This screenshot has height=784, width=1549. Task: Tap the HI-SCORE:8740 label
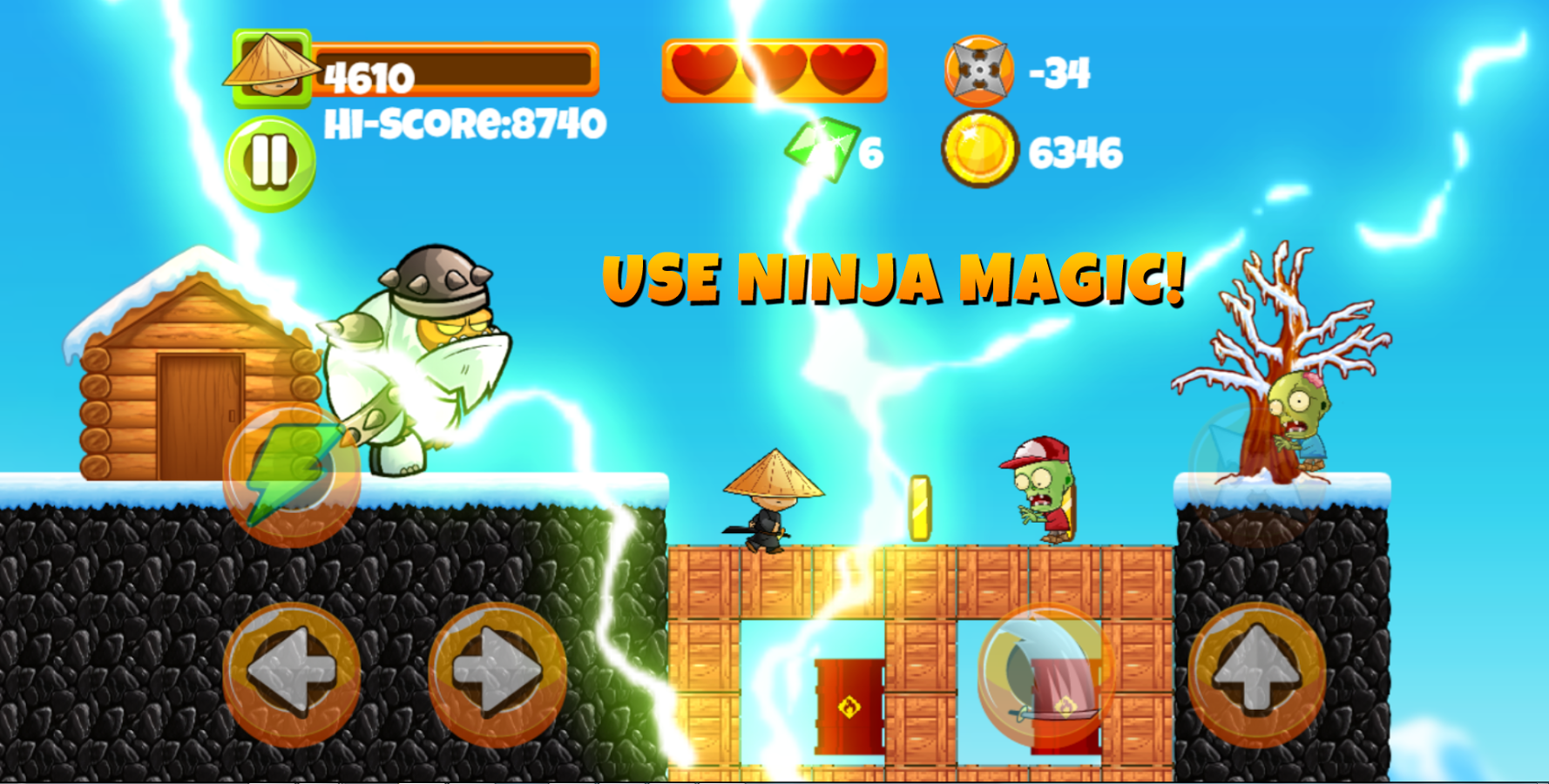coord(464,125)
